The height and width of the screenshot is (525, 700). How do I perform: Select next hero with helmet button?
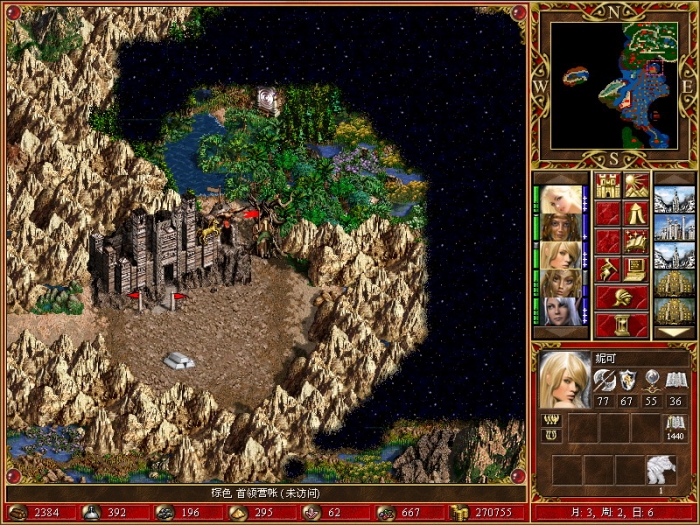[x=621, y=296]
